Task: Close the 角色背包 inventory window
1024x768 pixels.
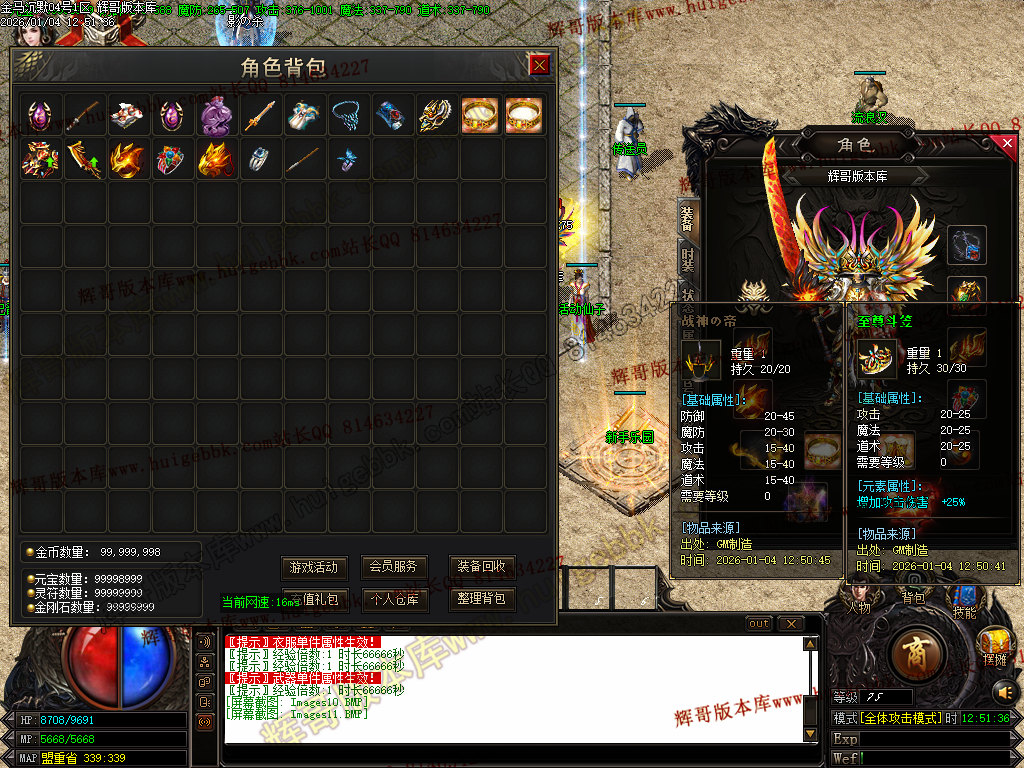Action: tap(539, 66)
